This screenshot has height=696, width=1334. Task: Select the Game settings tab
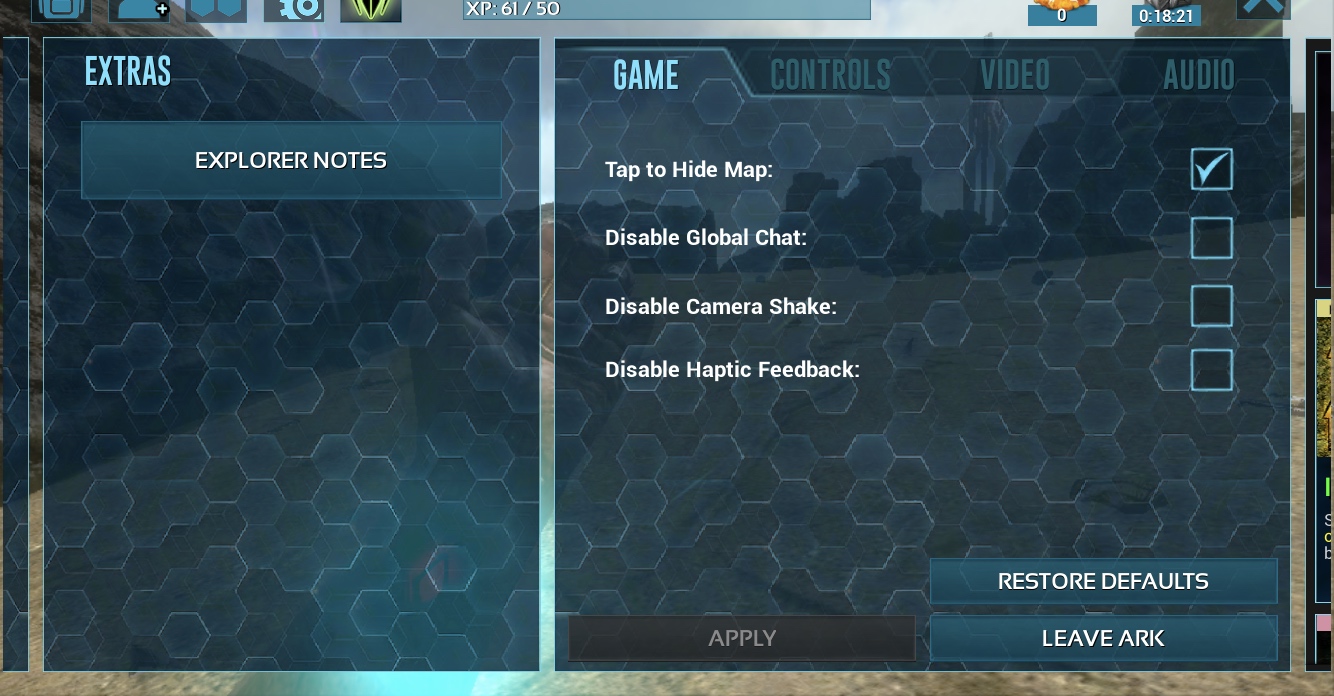[646, 75]
